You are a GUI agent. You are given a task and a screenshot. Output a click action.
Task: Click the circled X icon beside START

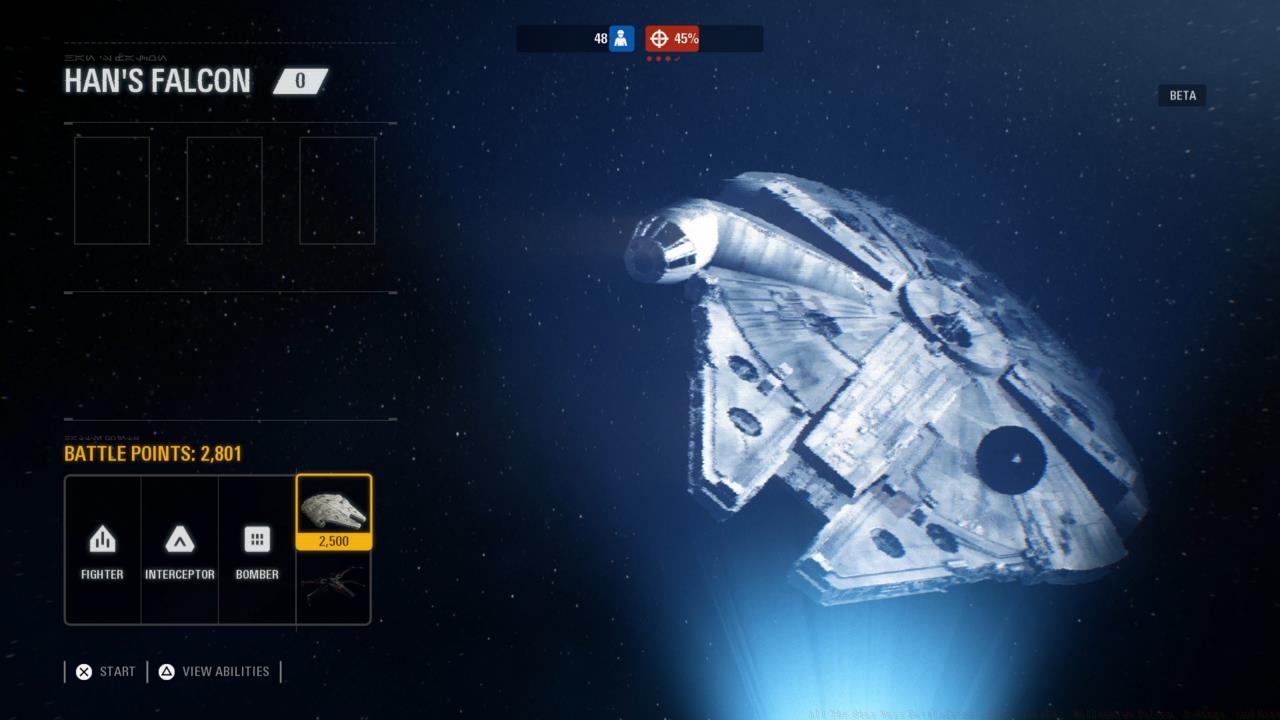click(84, 671)
